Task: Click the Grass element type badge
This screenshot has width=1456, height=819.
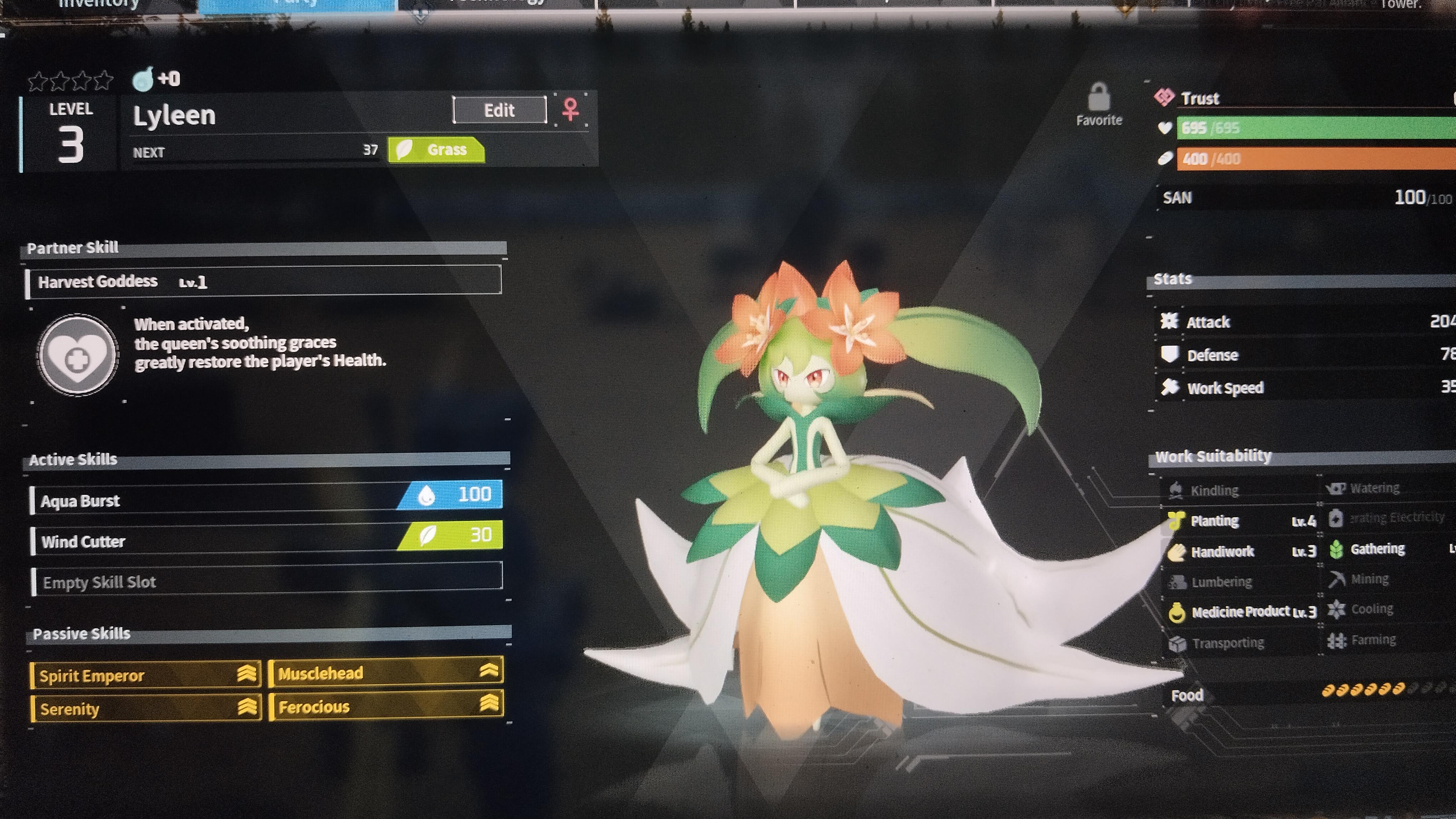Action: [x=436, y=150]
